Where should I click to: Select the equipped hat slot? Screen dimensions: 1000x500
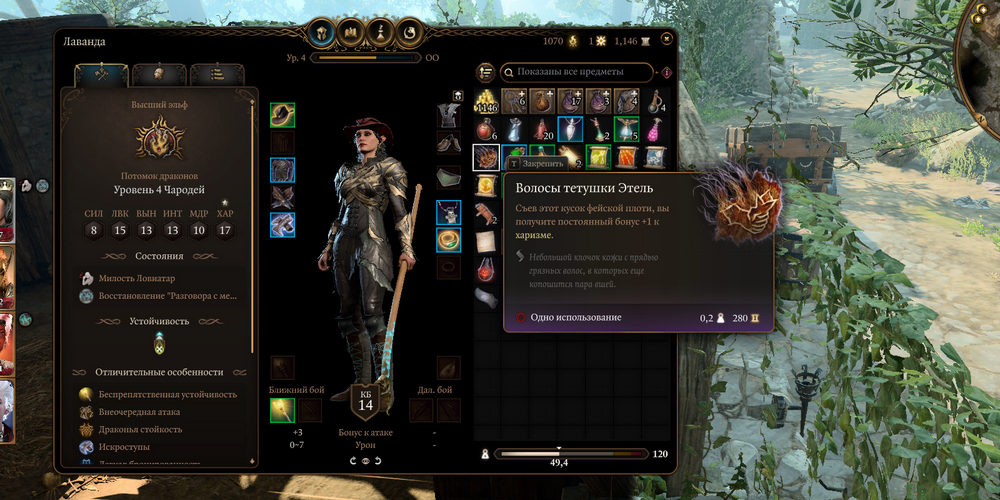282,115
